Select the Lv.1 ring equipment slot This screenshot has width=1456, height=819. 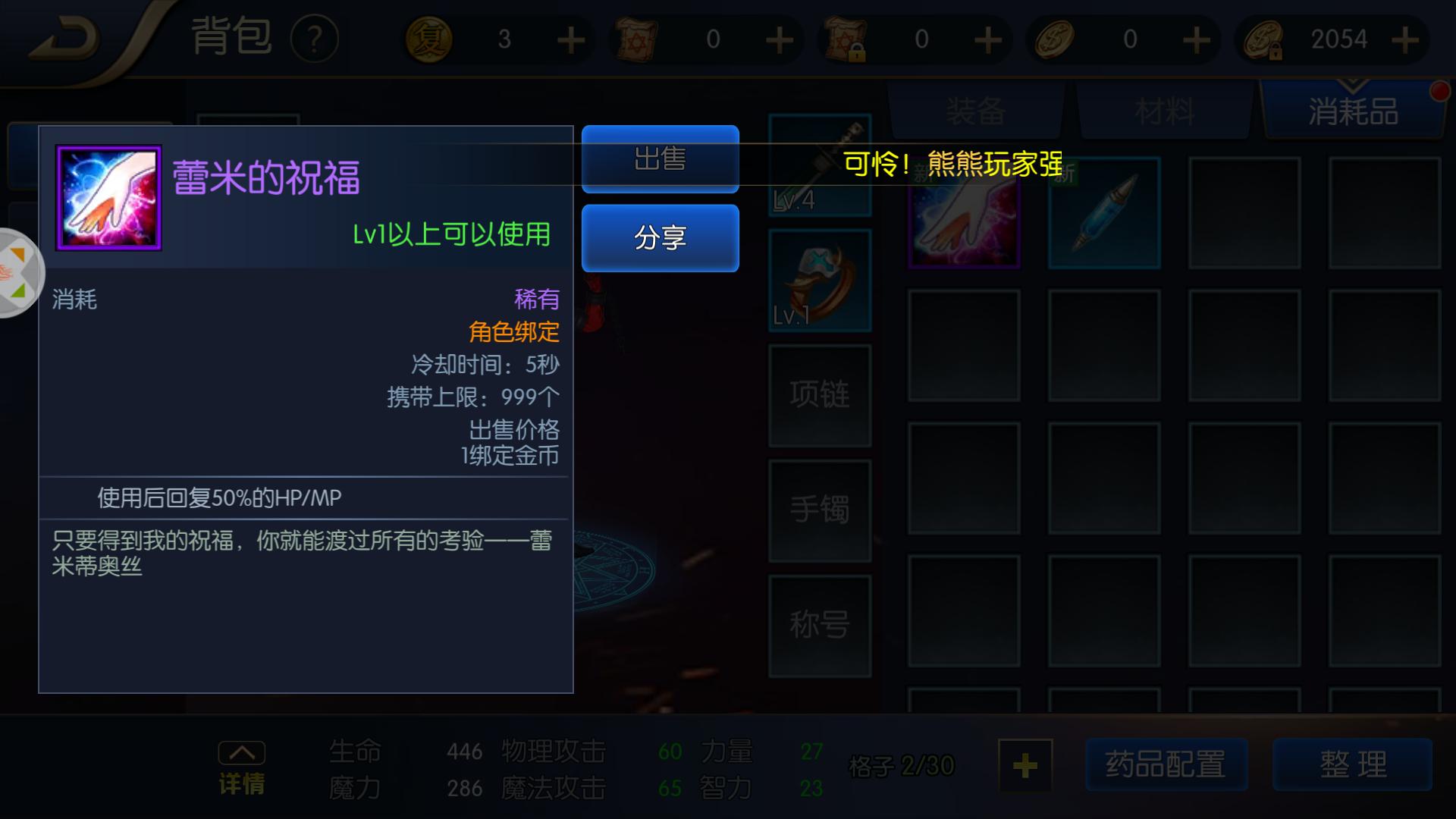point(820,281)
